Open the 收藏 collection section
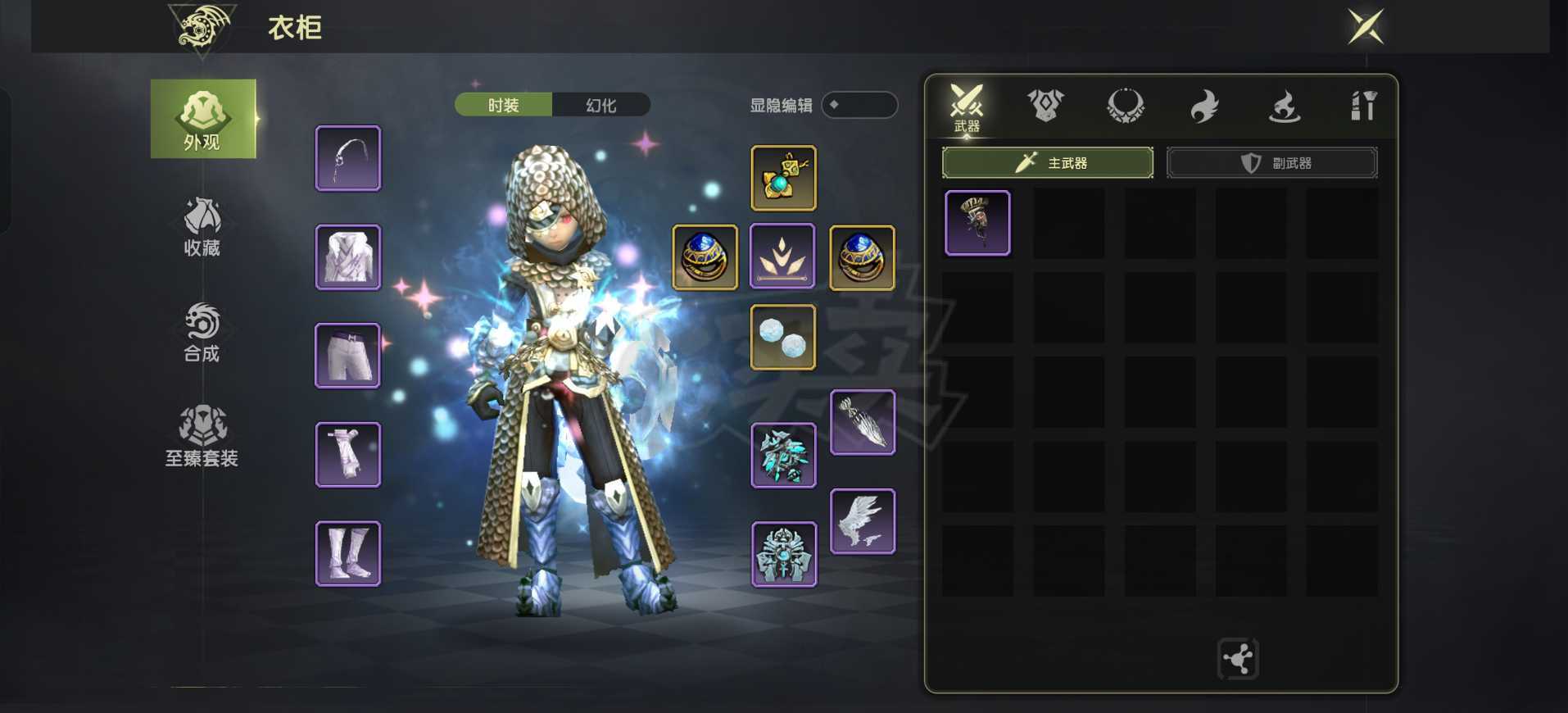This screenshot has height=713, width=1568. (x=202, y=227)
